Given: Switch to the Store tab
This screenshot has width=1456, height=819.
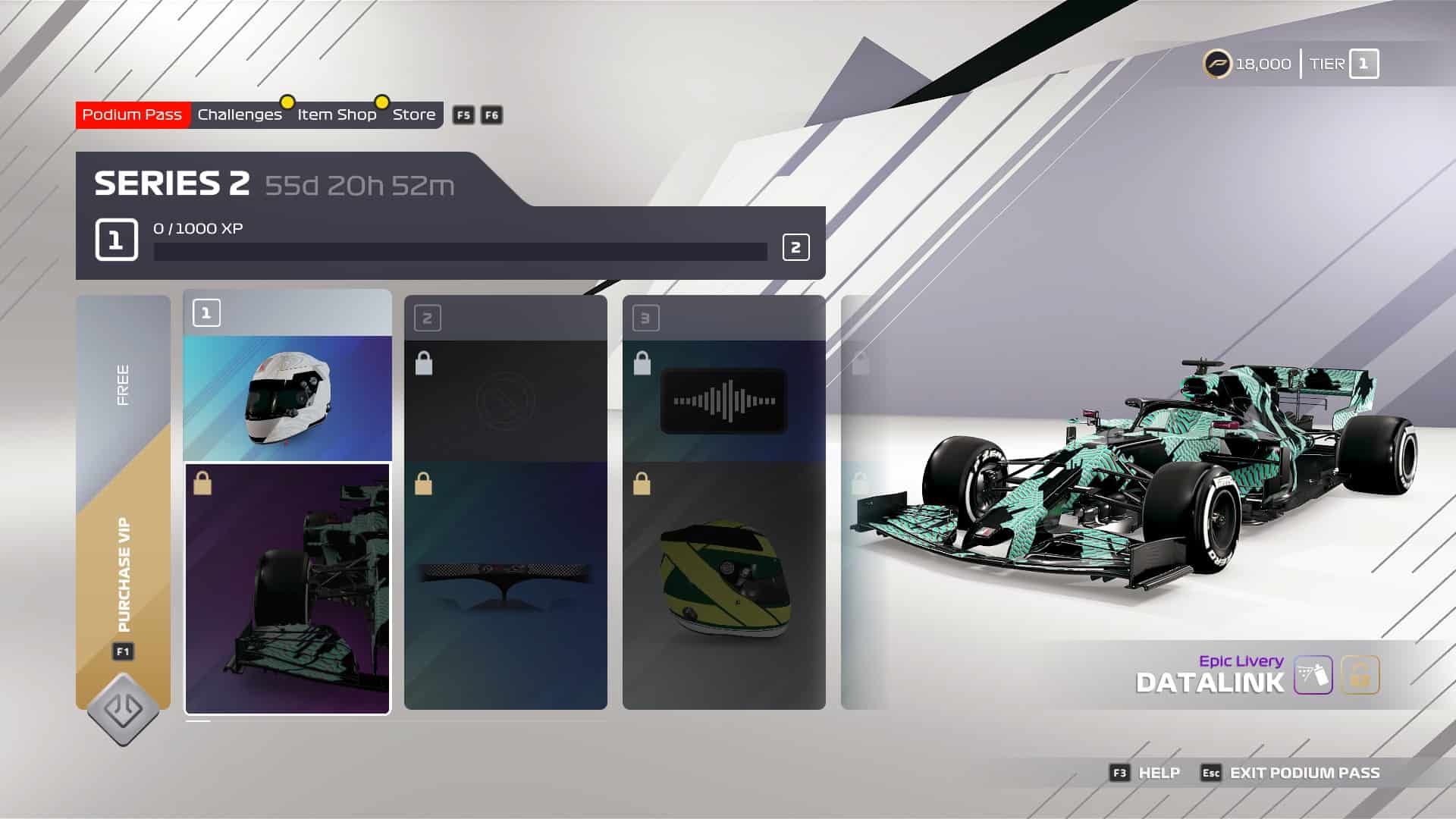Looking at the screenshot, I should [415, 115].
